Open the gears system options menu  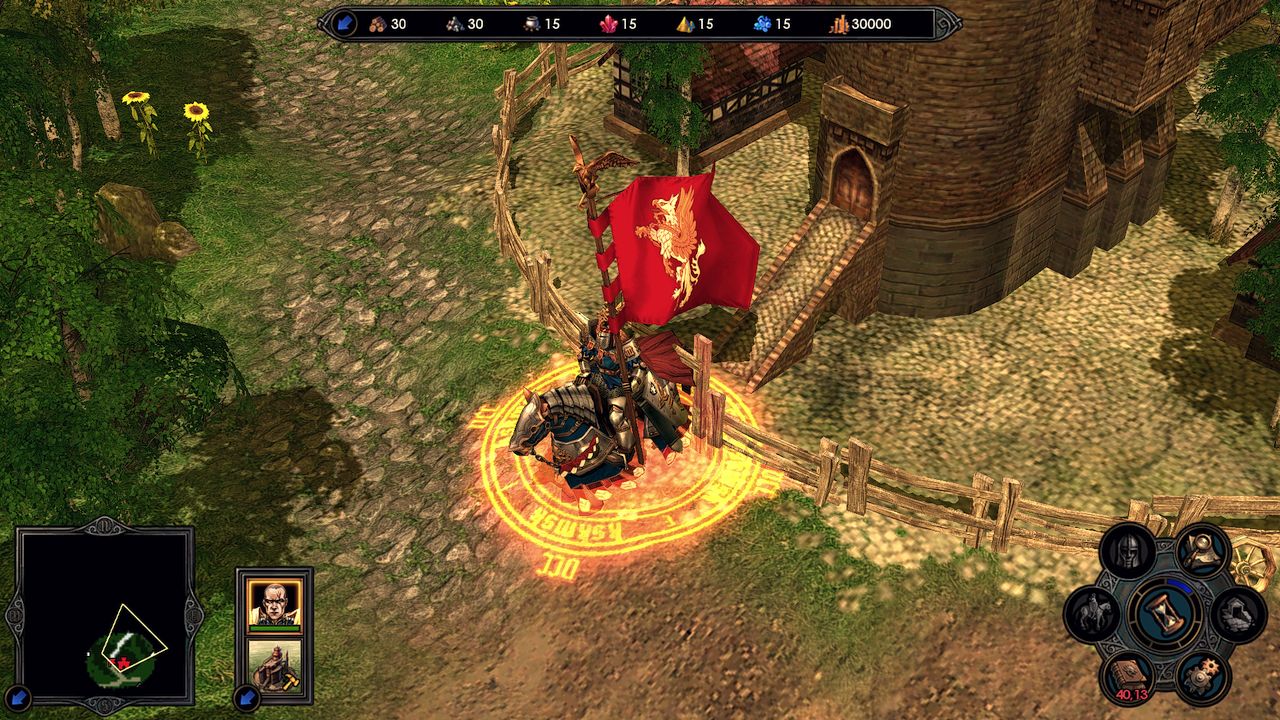1201,677
